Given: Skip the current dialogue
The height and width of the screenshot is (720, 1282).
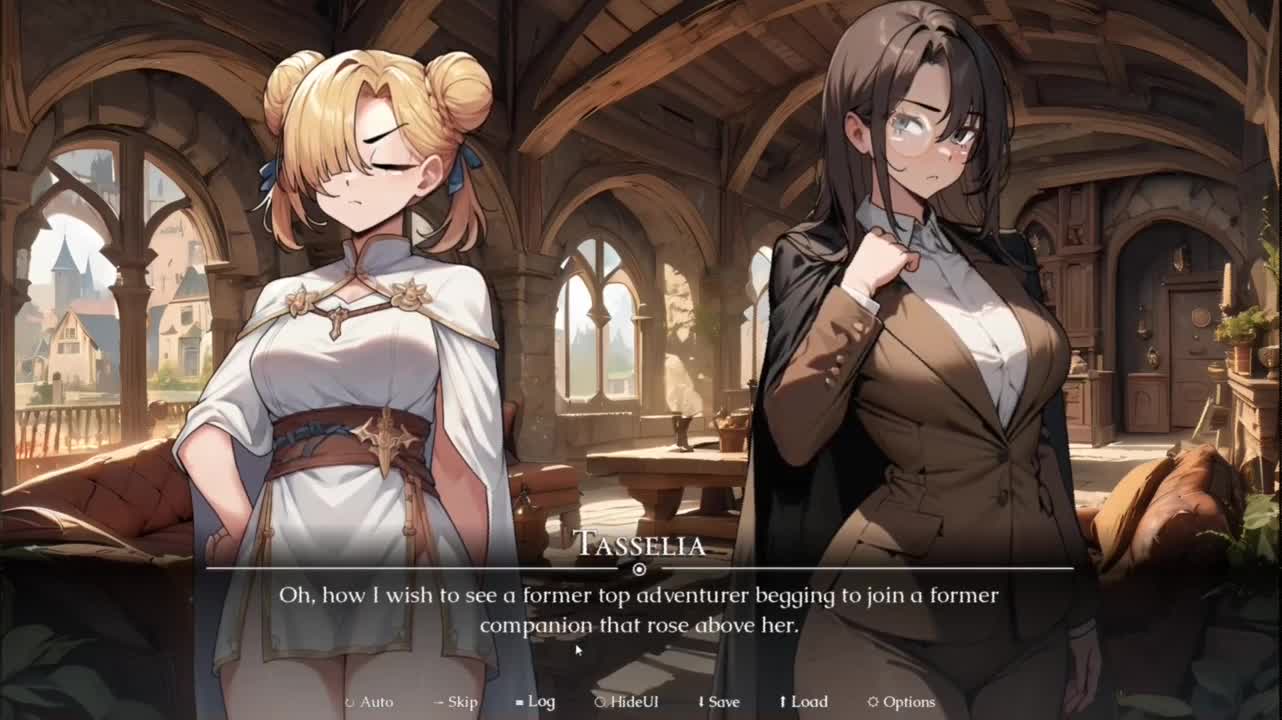Looking at the screenshot, I should tap(456, 702).
